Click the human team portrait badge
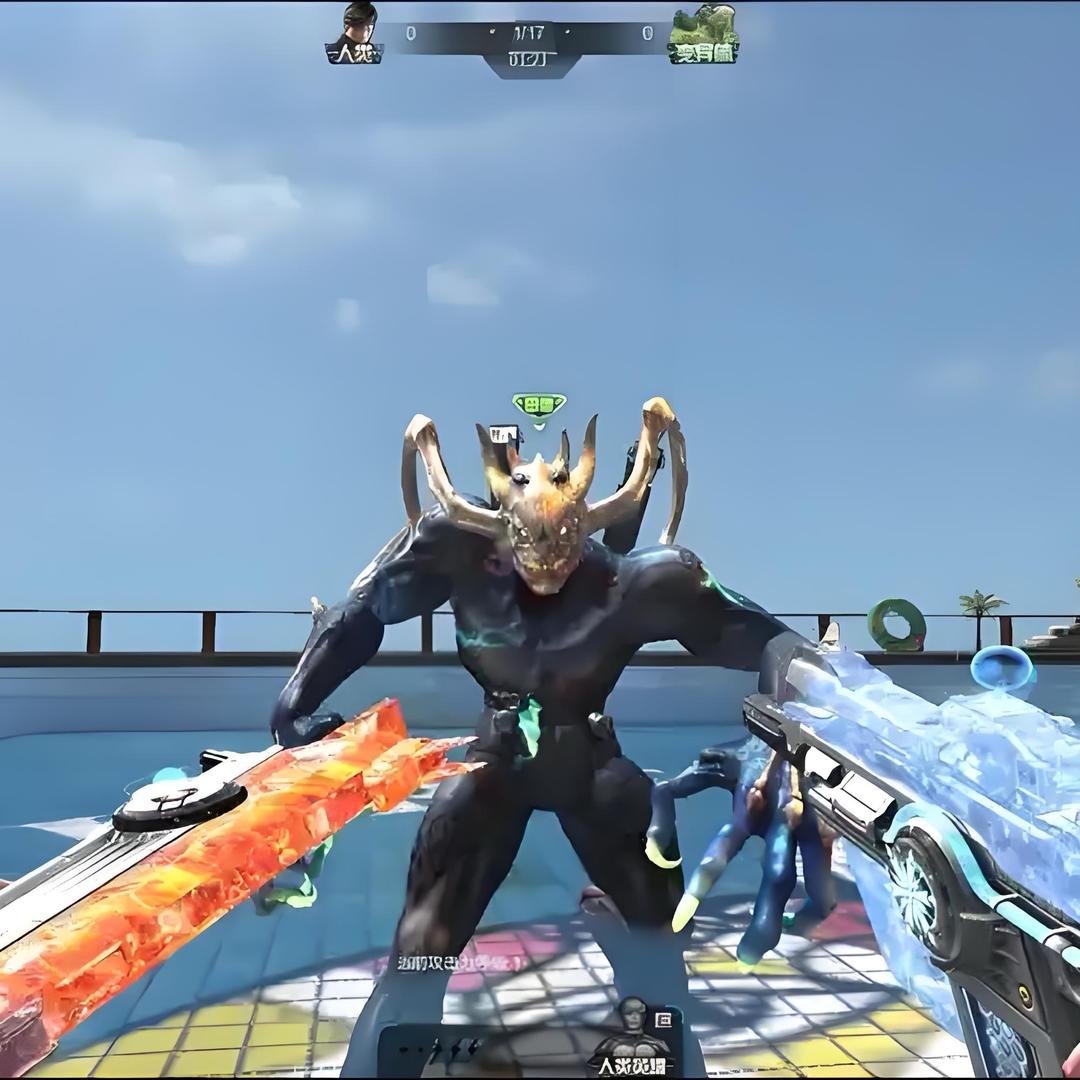The height and width of the screenshot is (1080, 1080). coord(356,33)
